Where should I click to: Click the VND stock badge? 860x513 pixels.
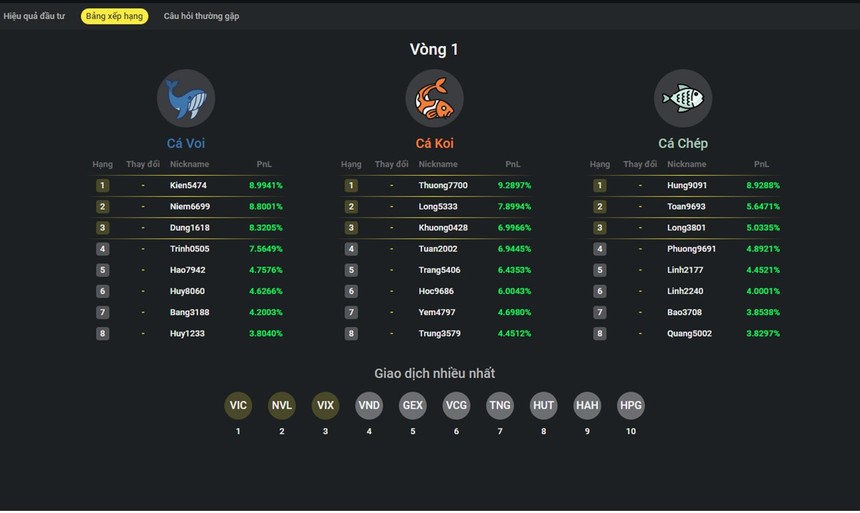coord(369,405)
